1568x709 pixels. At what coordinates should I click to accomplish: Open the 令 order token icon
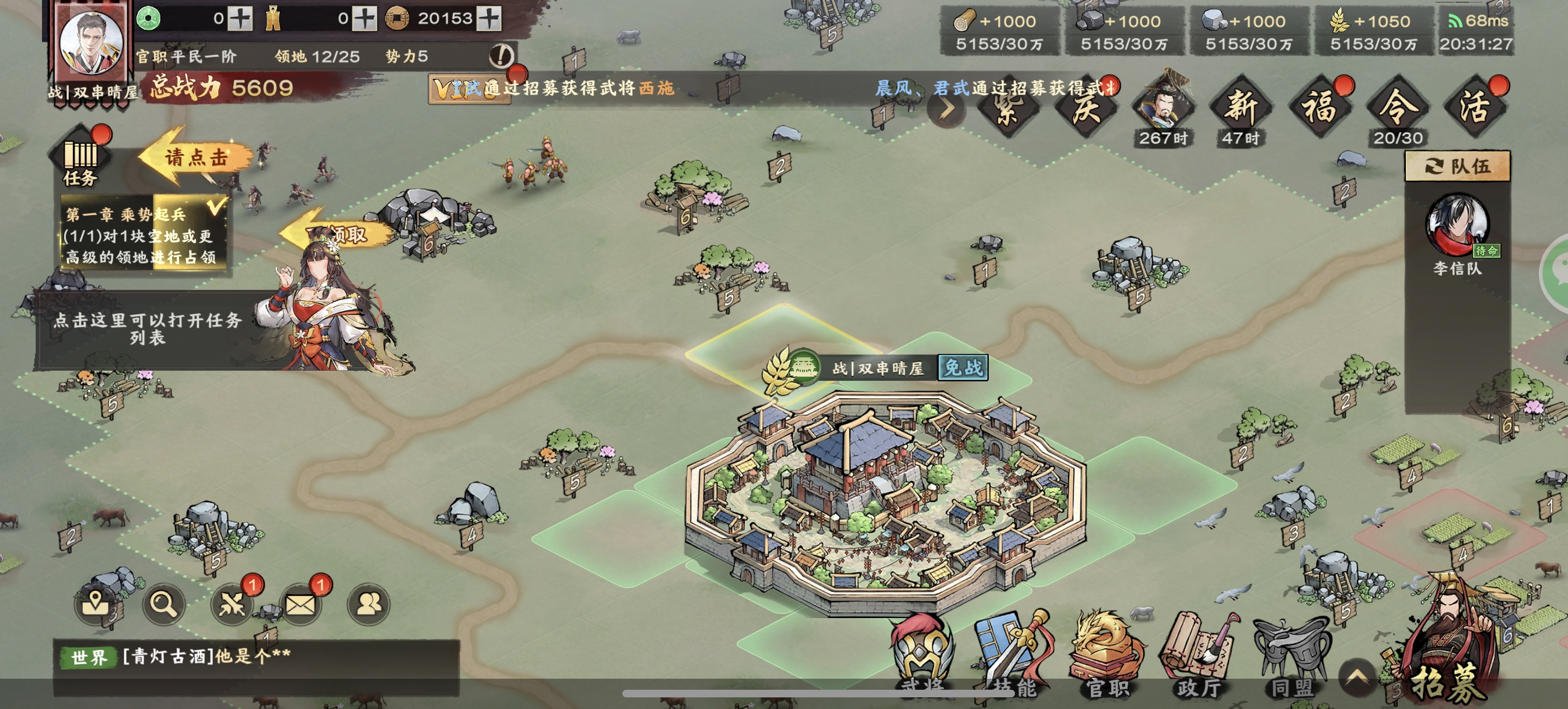(1398, 108)
